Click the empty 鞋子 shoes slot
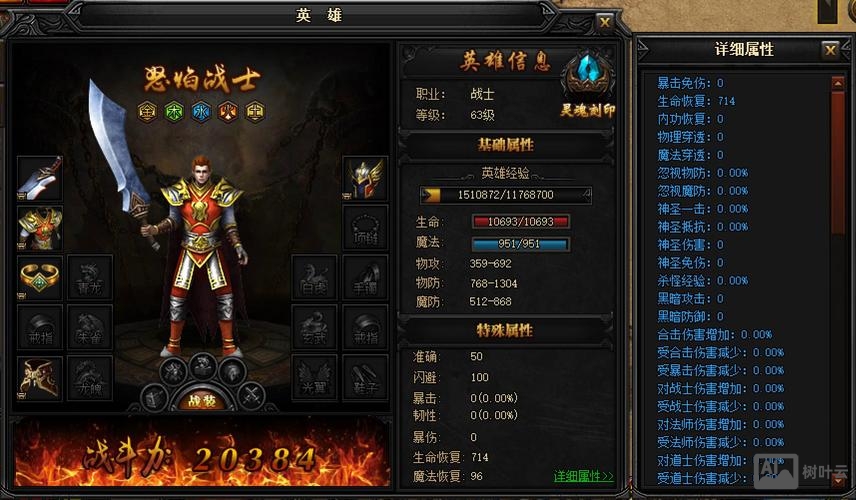This screenshot has width=856, height=500. pyautogui.click(x=365, y=378)
